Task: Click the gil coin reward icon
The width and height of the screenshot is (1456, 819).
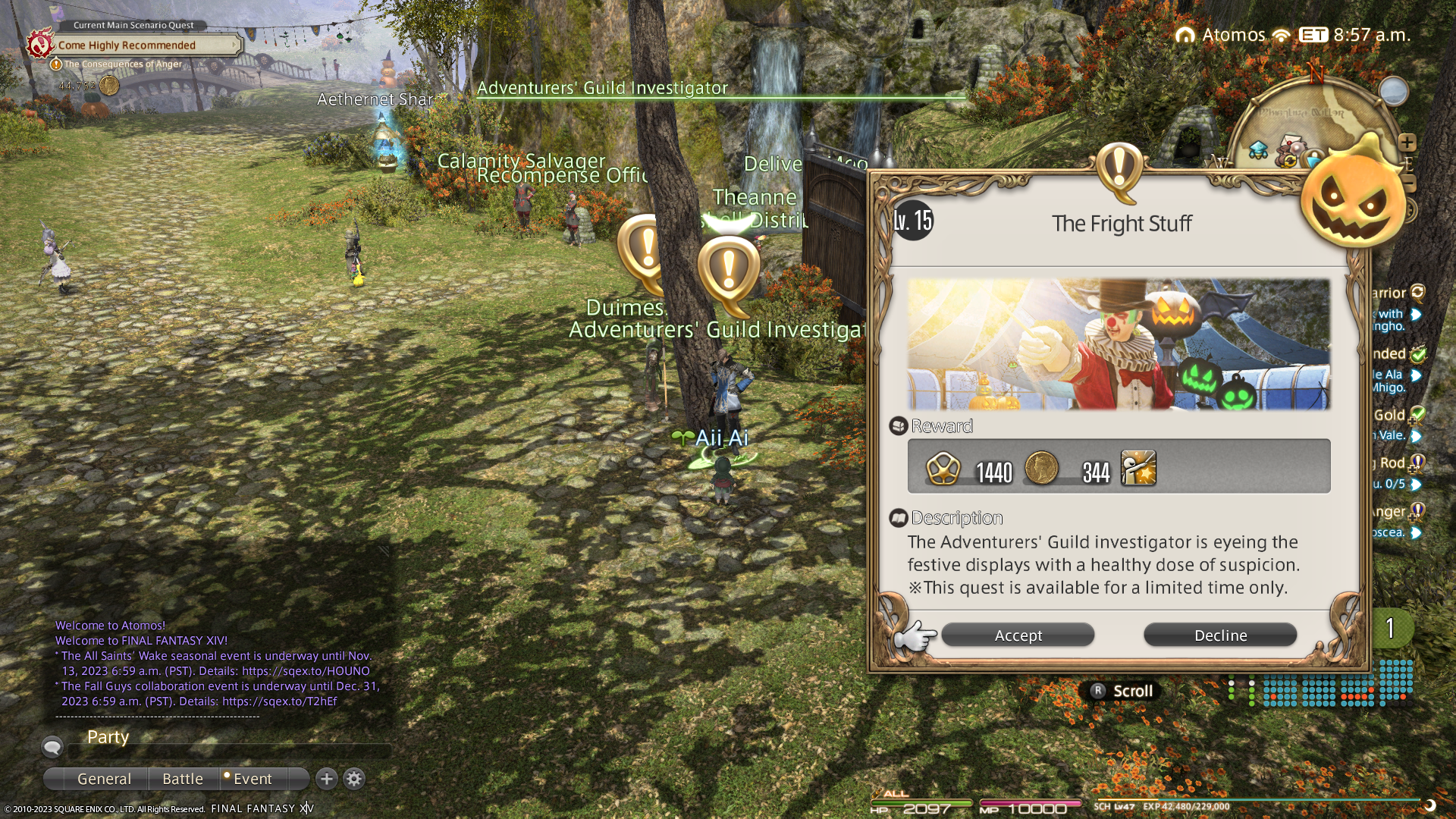Action: tap(1041, 468)
